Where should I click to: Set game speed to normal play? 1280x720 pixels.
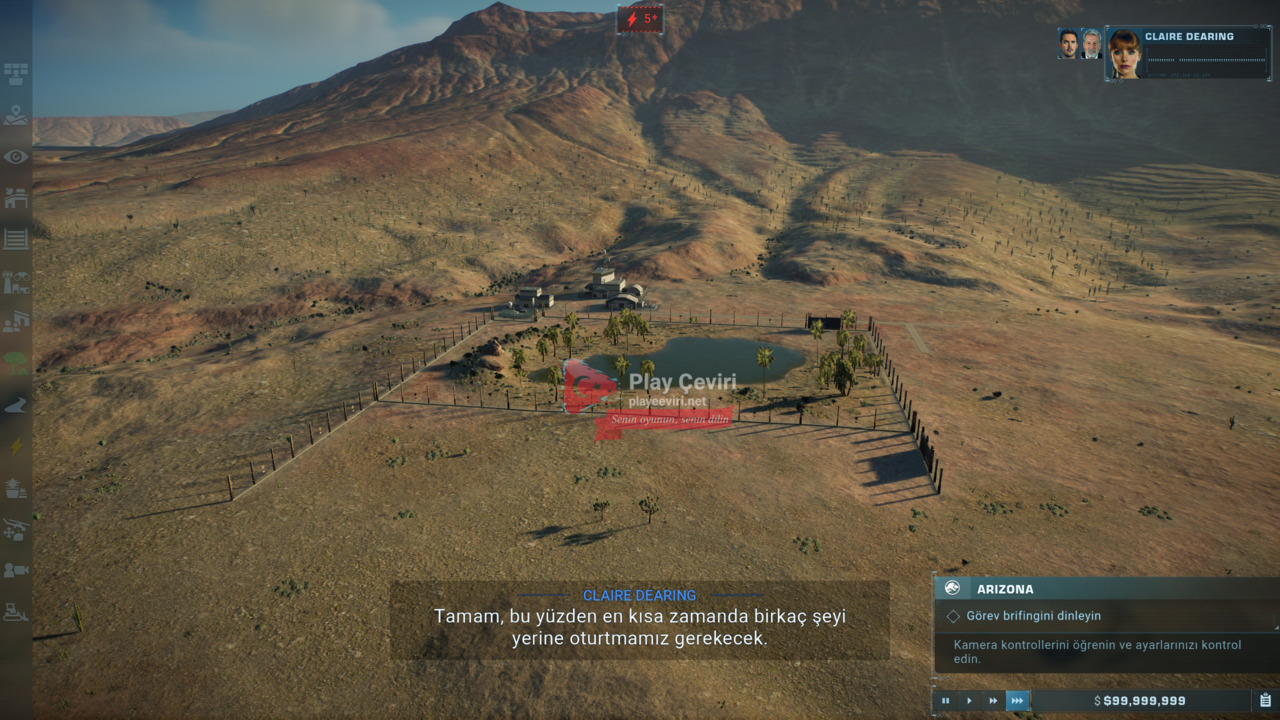pyautogui.click(x=969, y=701)
